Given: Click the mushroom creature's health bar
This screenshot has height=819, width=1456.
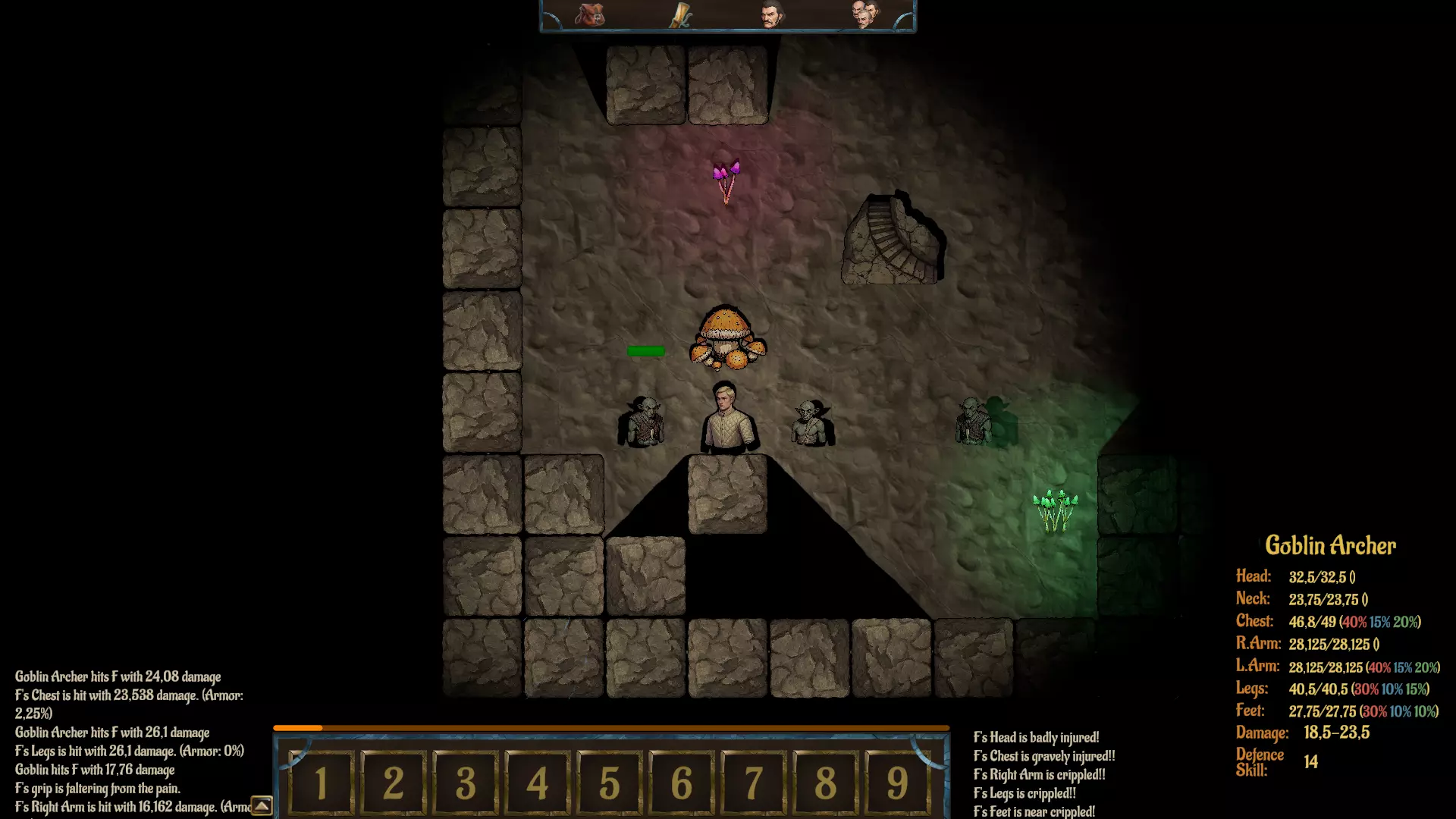Looking at the screenshot, I should tap(645, 350).
